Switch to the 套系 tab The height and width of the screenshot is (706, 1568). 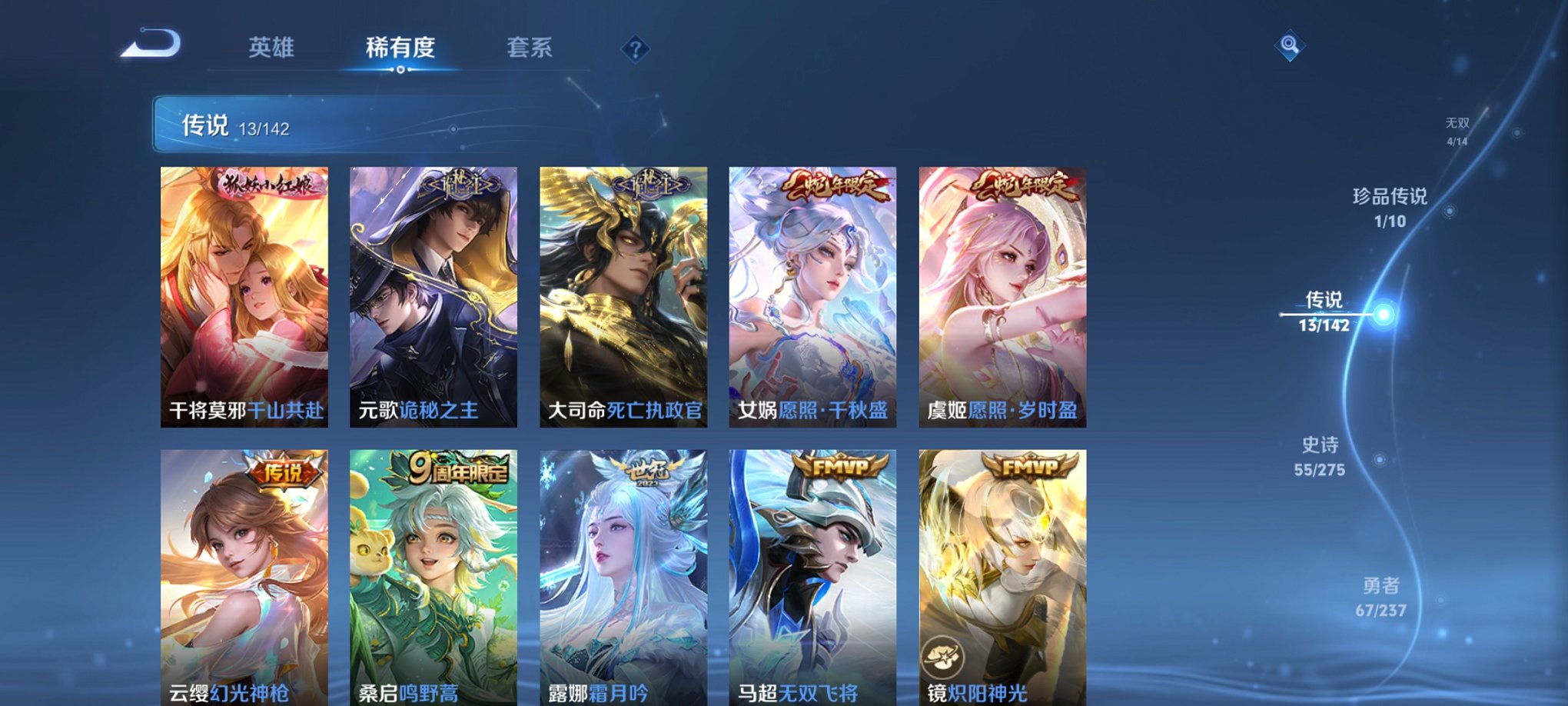[532, 48]
